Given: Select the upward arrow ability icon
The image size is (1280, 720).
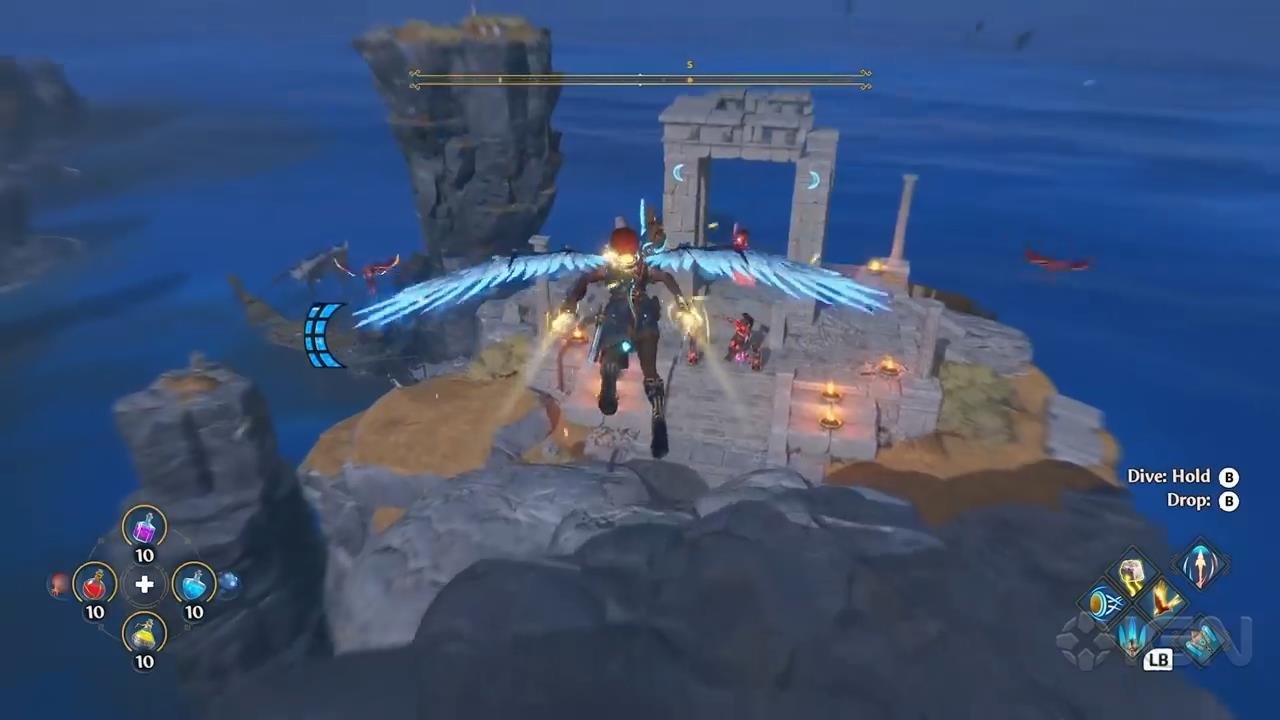Looking at the screenshot, I should click(x=1200, y=566).
